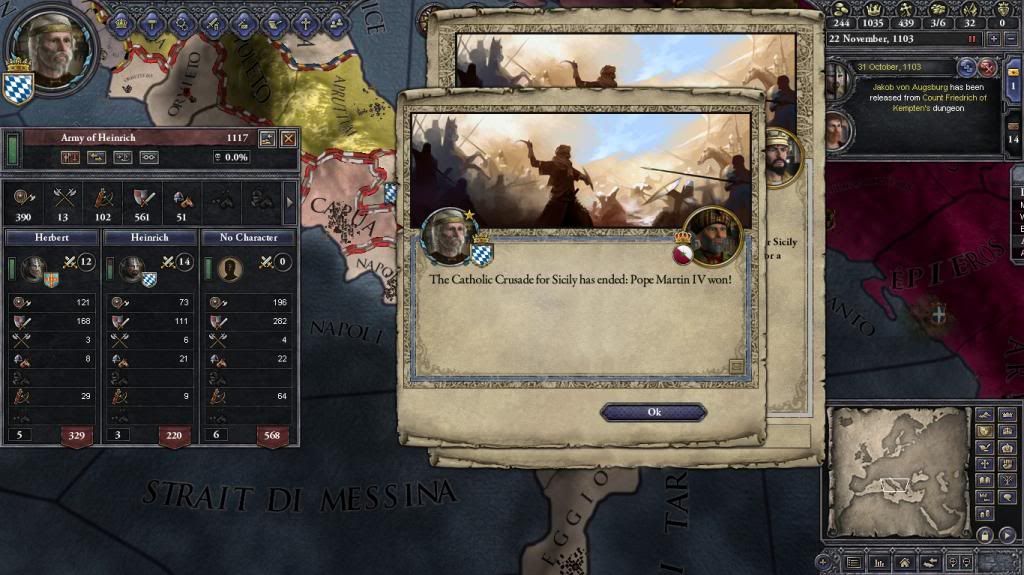Click Pope Martin IV's portrait in the message
Image resolution: width=1024 pixels, height=575 pixels.
click(x=712, y=236)
